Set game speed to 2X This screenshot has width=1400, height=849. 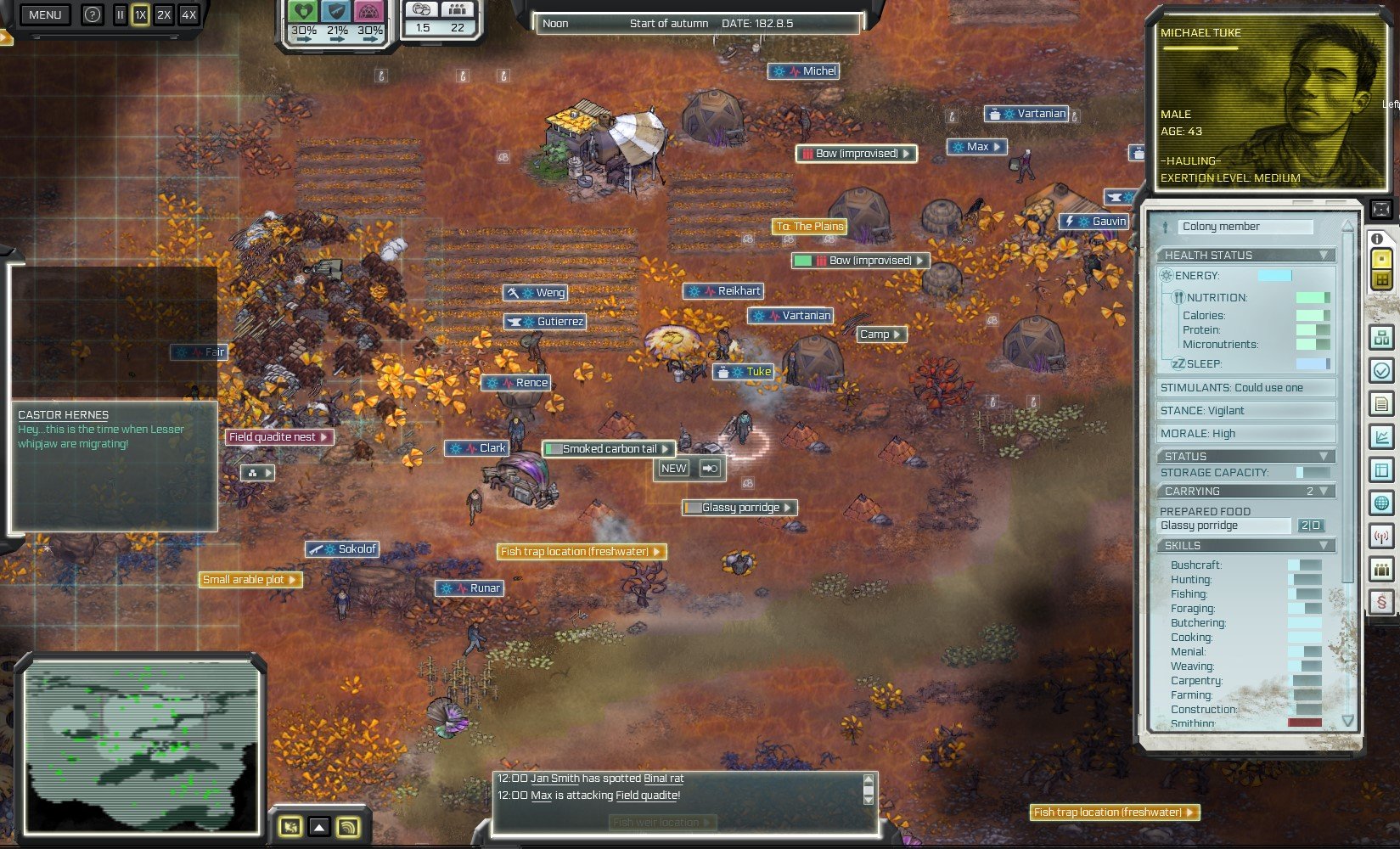tap(164, 14)
